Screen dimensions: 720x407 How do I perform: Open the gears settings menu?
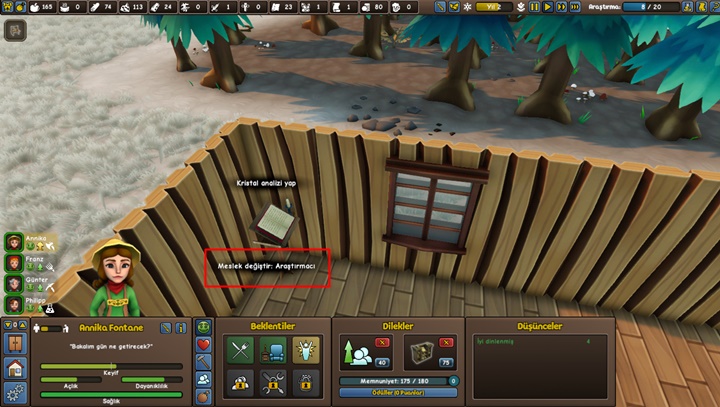pos(16,392)
